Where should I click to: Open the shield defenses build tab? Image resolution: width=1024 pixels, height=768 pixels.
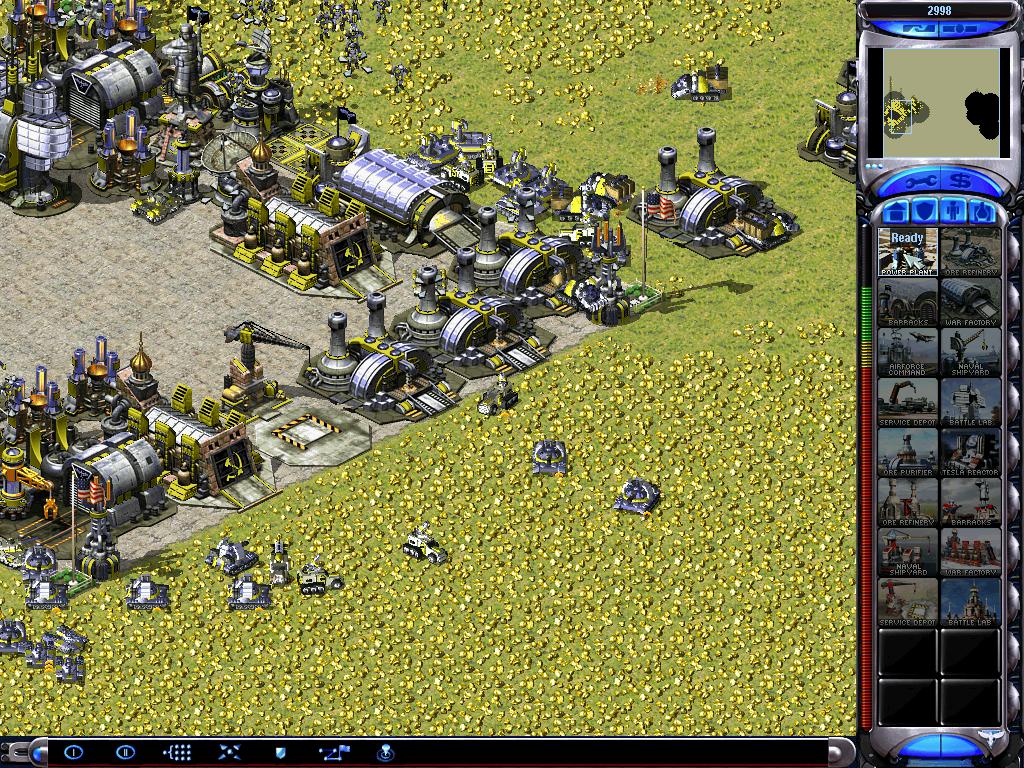923,212
